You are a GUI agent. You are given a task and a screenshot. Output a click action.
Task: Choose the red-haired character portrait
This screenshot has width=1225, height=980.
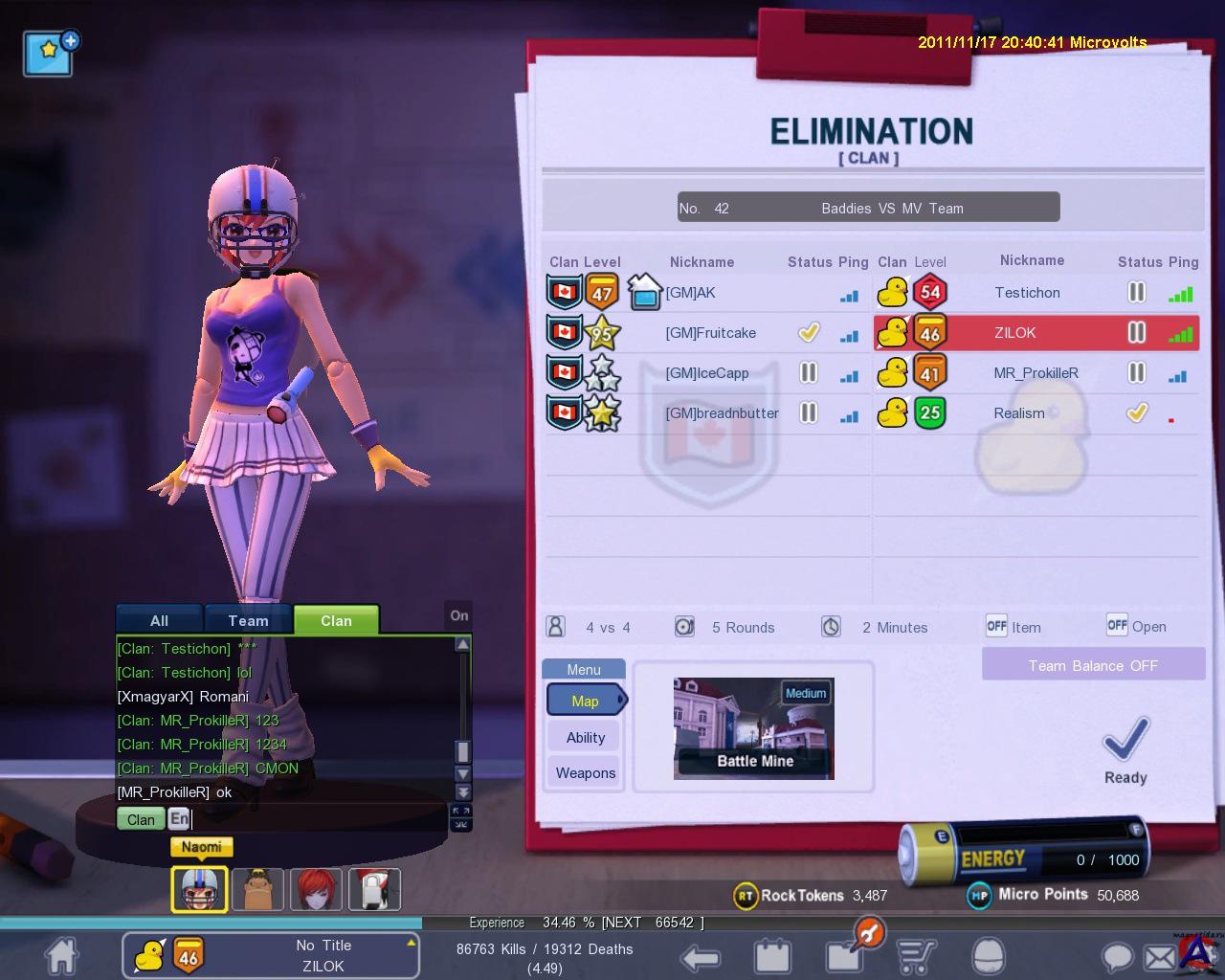tap(316, 889)
